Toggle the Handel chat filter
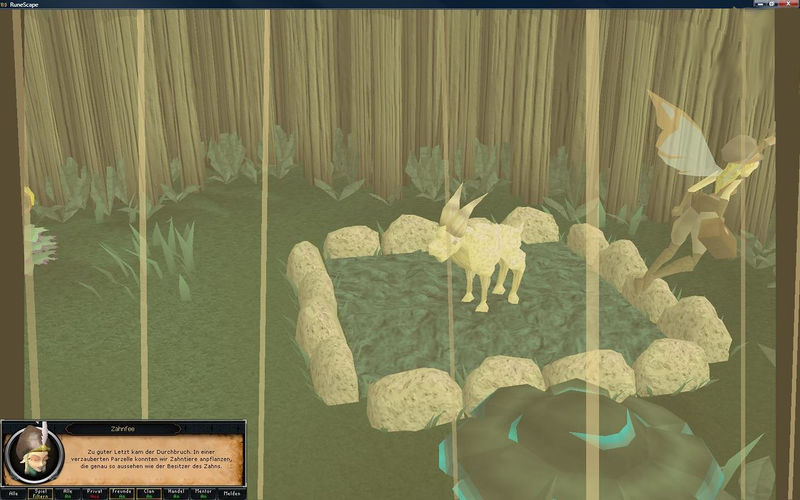Image resolution: width=800 pixels, height=500 pixels. (177, 492)
